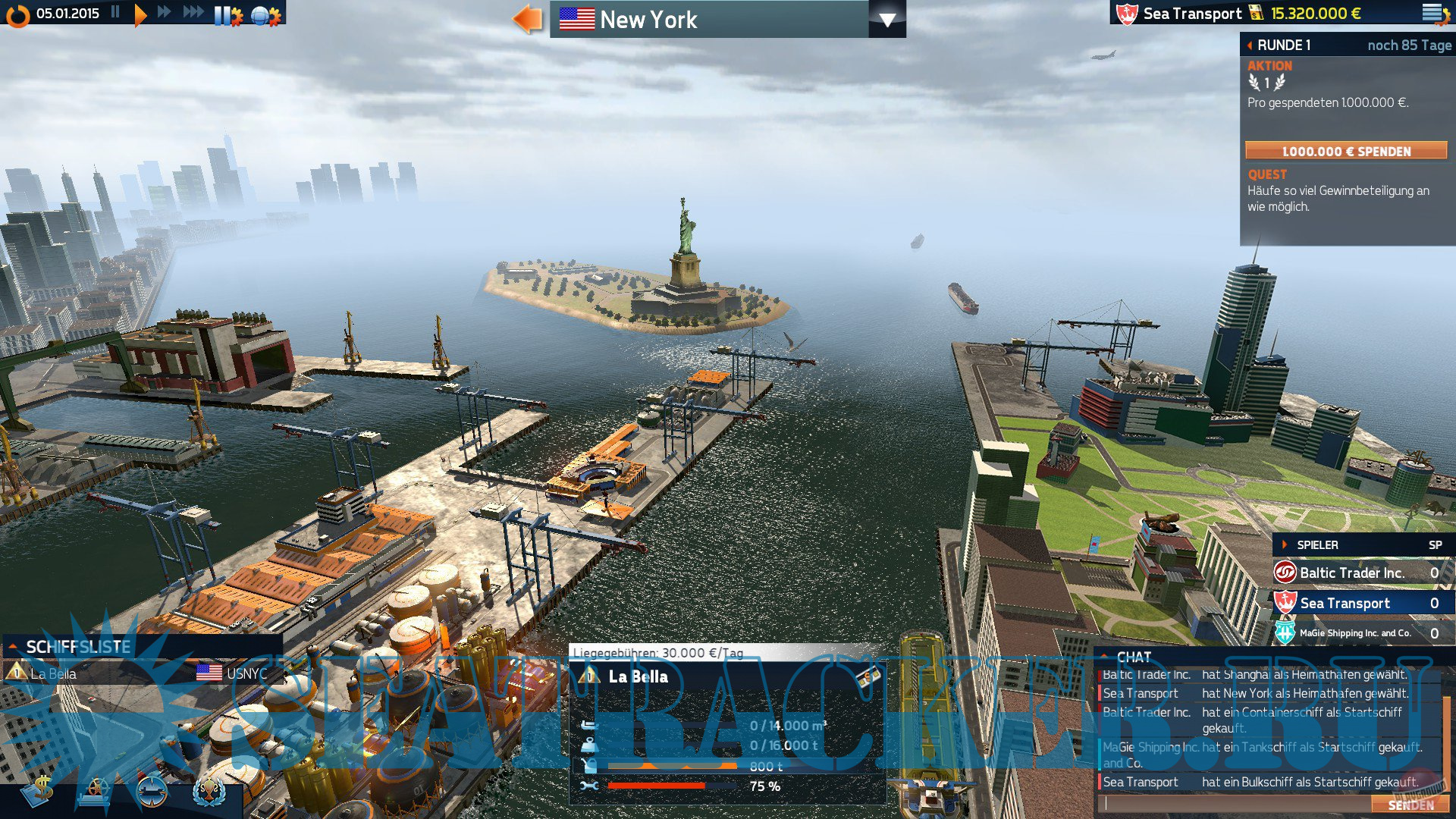Select La Bella in the Schiffsliste
Viewport: 1456px width, 819px height.
pos(53,674)
